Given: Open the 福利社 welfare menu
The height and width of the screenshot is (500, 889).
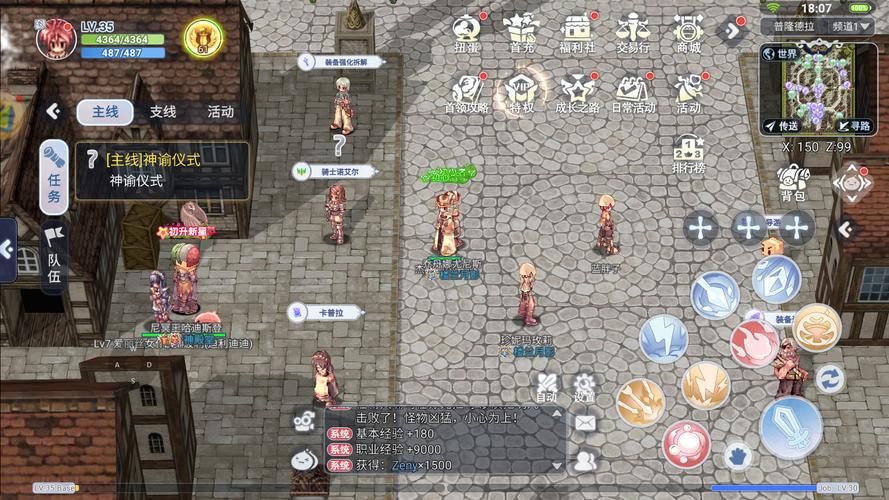Looking at the screenshot, I should 577,31.
